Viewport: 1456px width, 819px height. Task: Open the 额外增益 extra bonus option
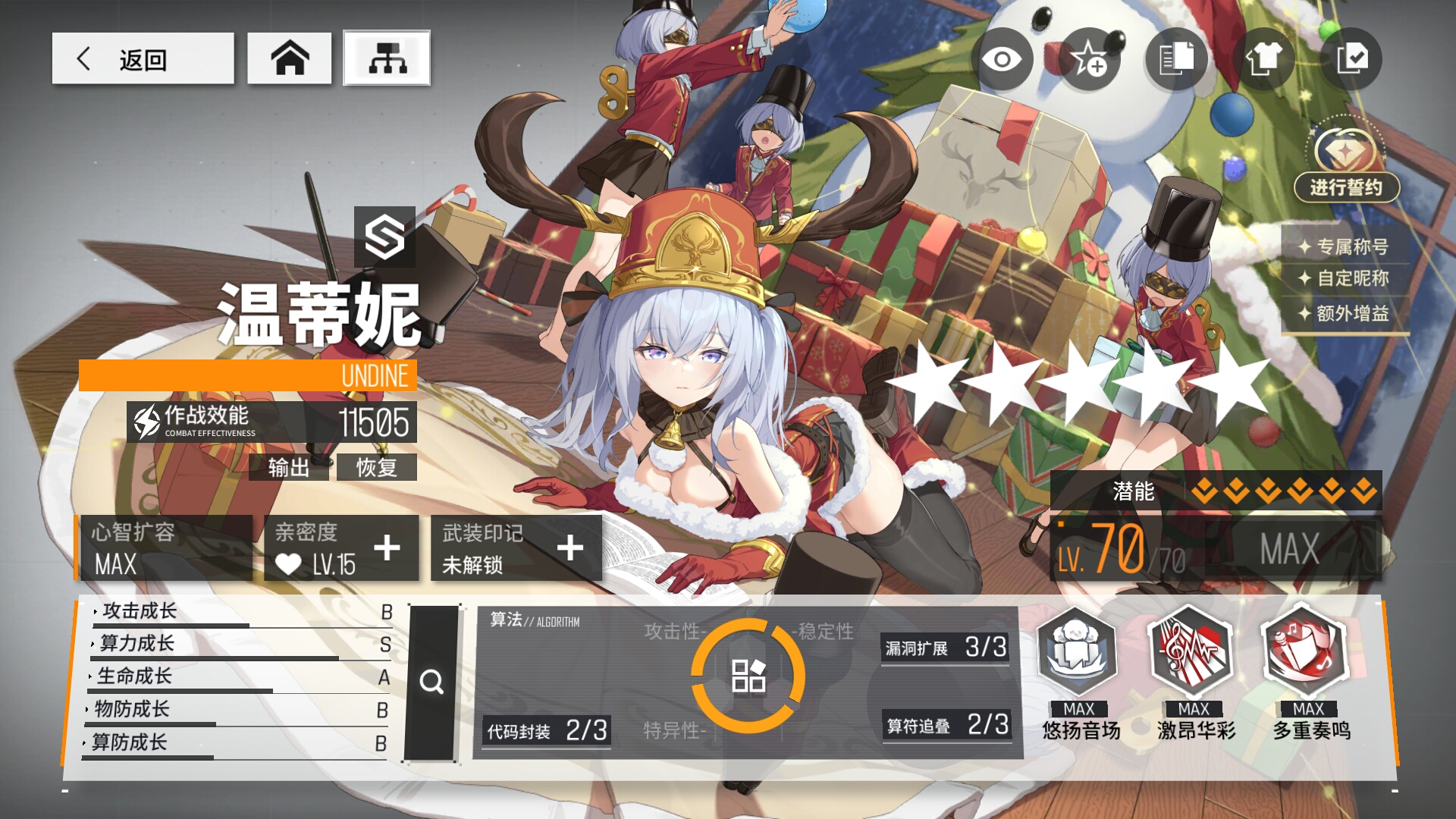click(x=1345, y=313)
